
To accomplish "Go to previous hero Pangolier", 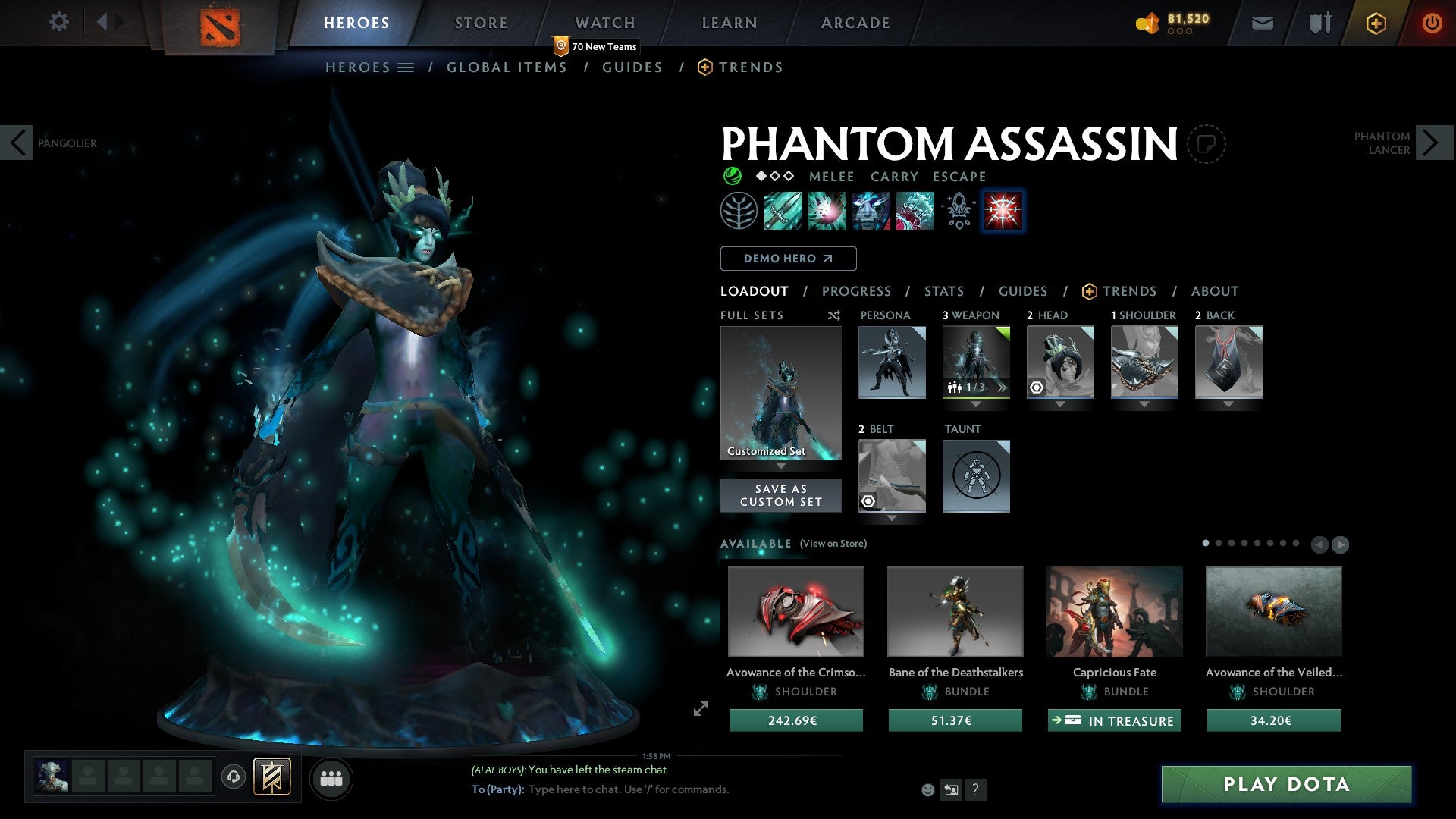I will 17,143.
